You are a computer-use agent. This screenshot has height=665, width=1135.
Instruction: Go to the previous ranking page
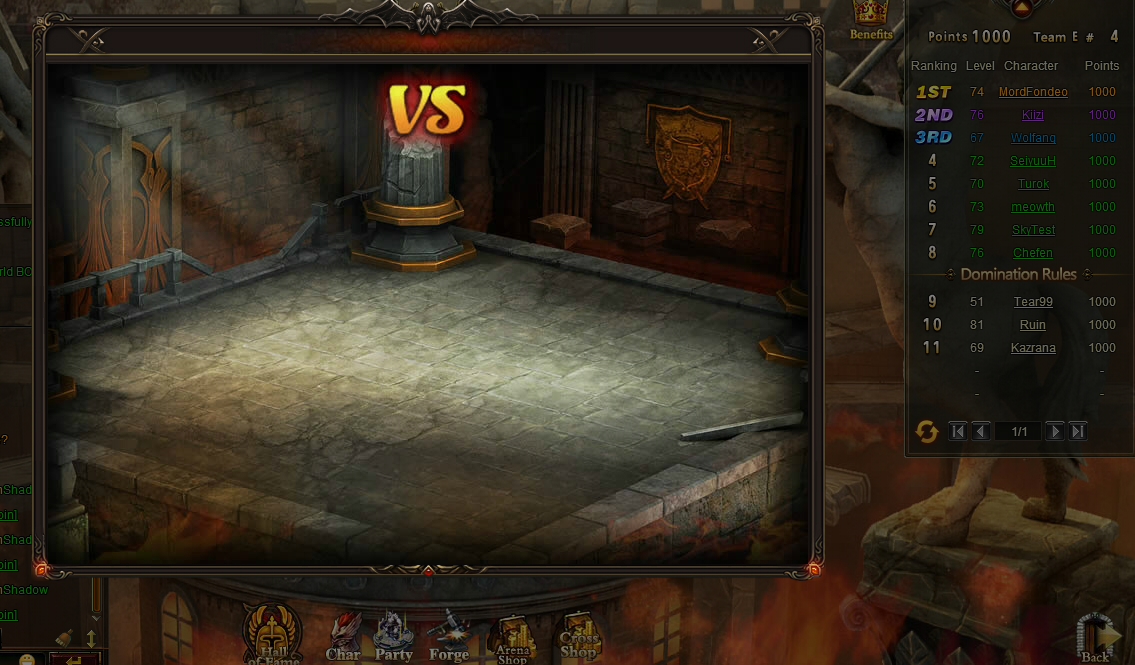[981, 432]
